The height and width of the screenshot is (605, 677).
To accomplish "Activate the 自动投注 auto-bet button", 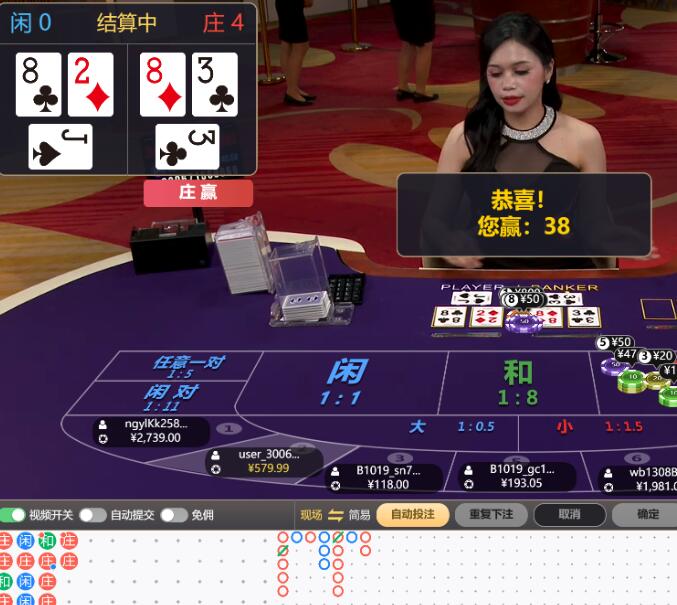I will [412, 514].
